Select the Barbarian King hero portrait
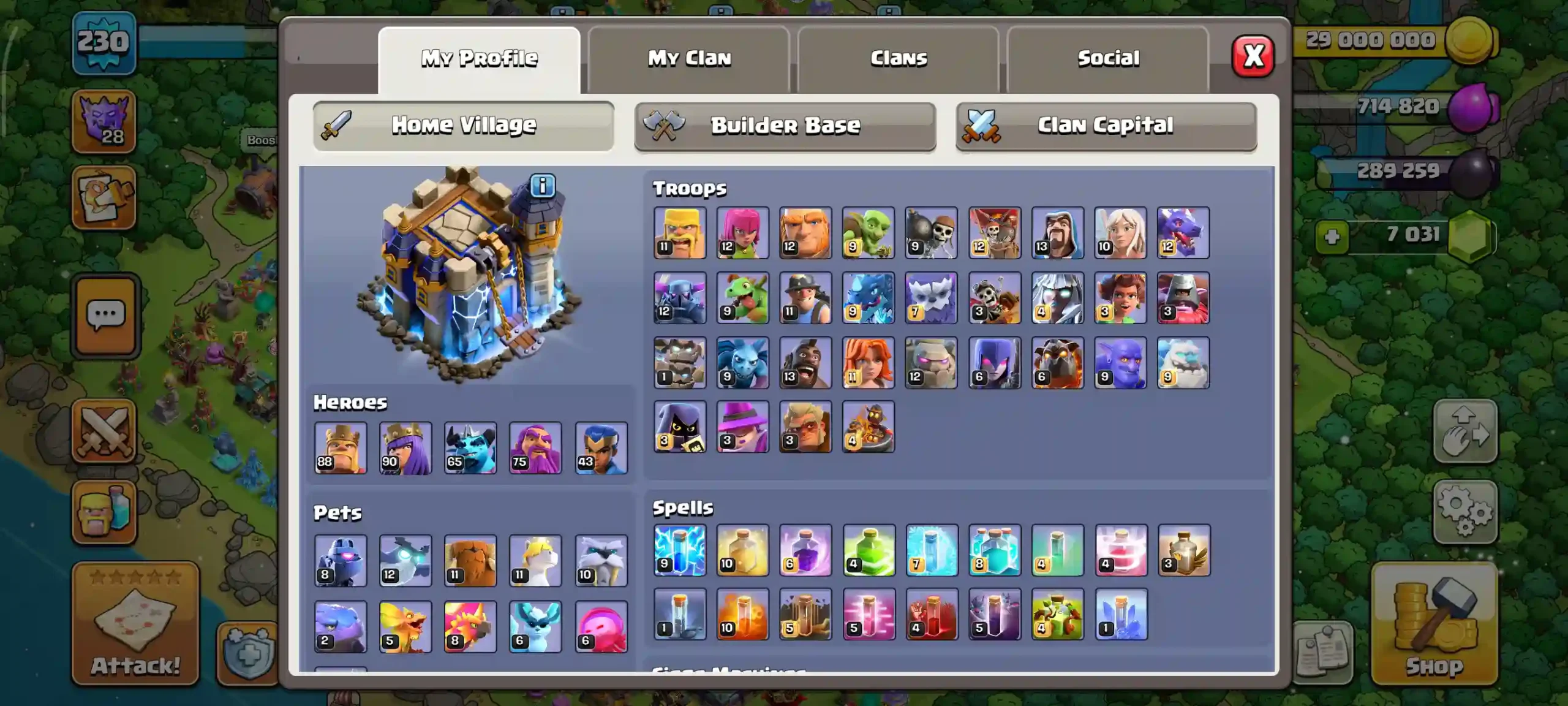The height and width of the screenshot is (706, 1568). pyautogui.click(x=340, y=449)
